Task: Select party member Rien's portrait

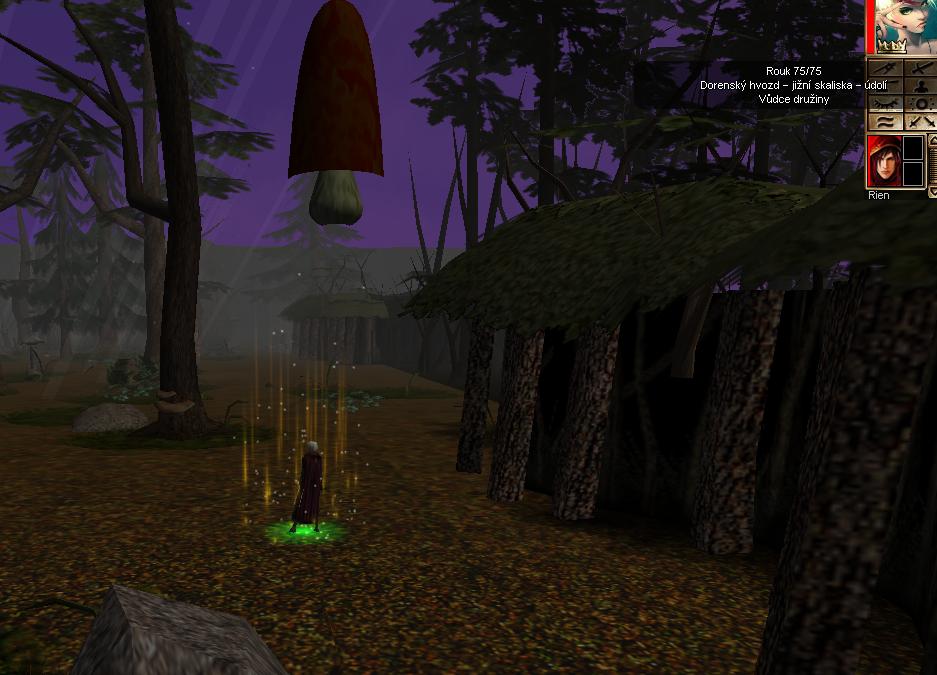Action: coord(883,161)
